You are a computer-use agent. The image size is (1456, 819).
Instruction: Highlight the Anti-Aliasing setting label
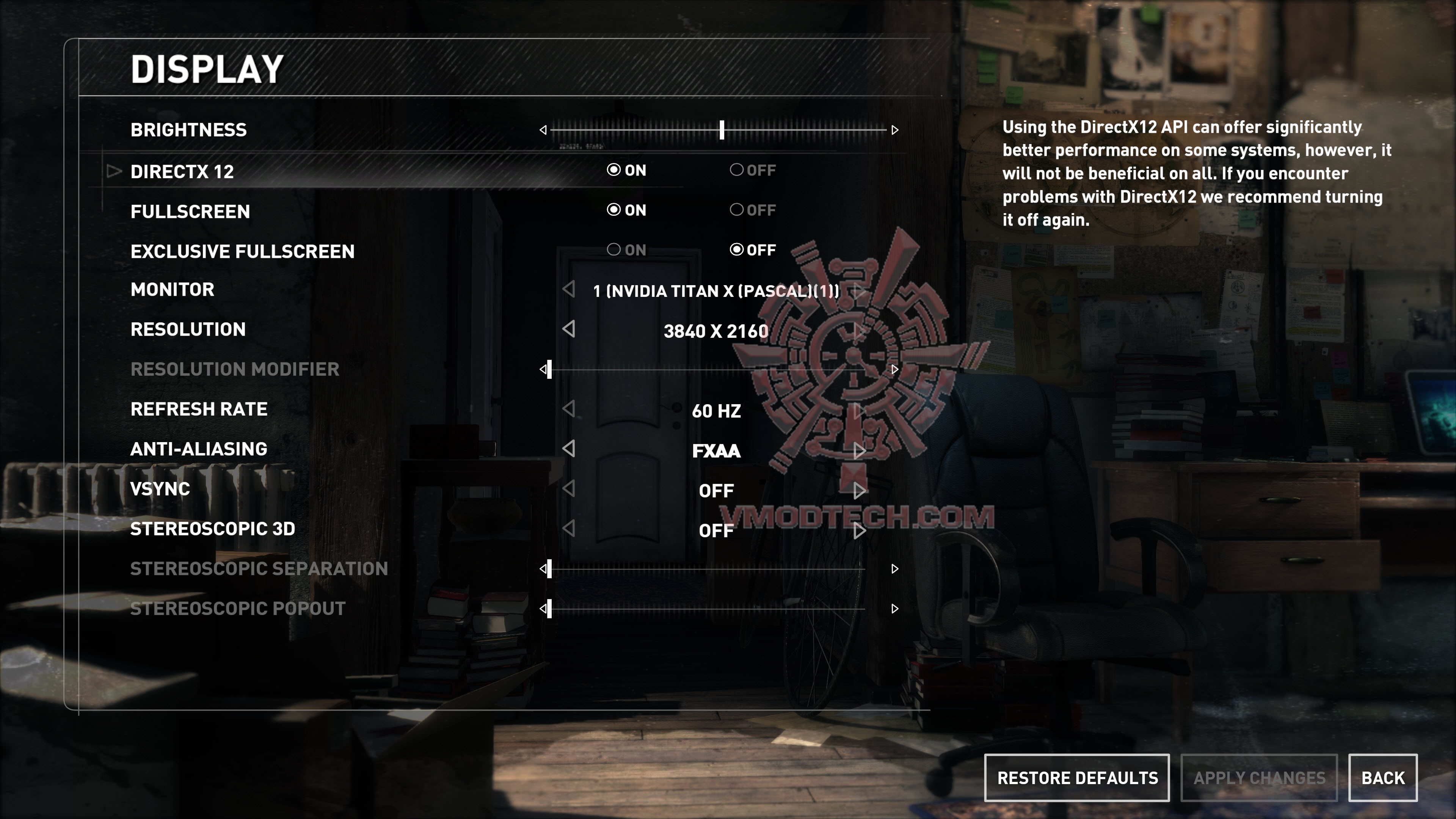(199, 449)
